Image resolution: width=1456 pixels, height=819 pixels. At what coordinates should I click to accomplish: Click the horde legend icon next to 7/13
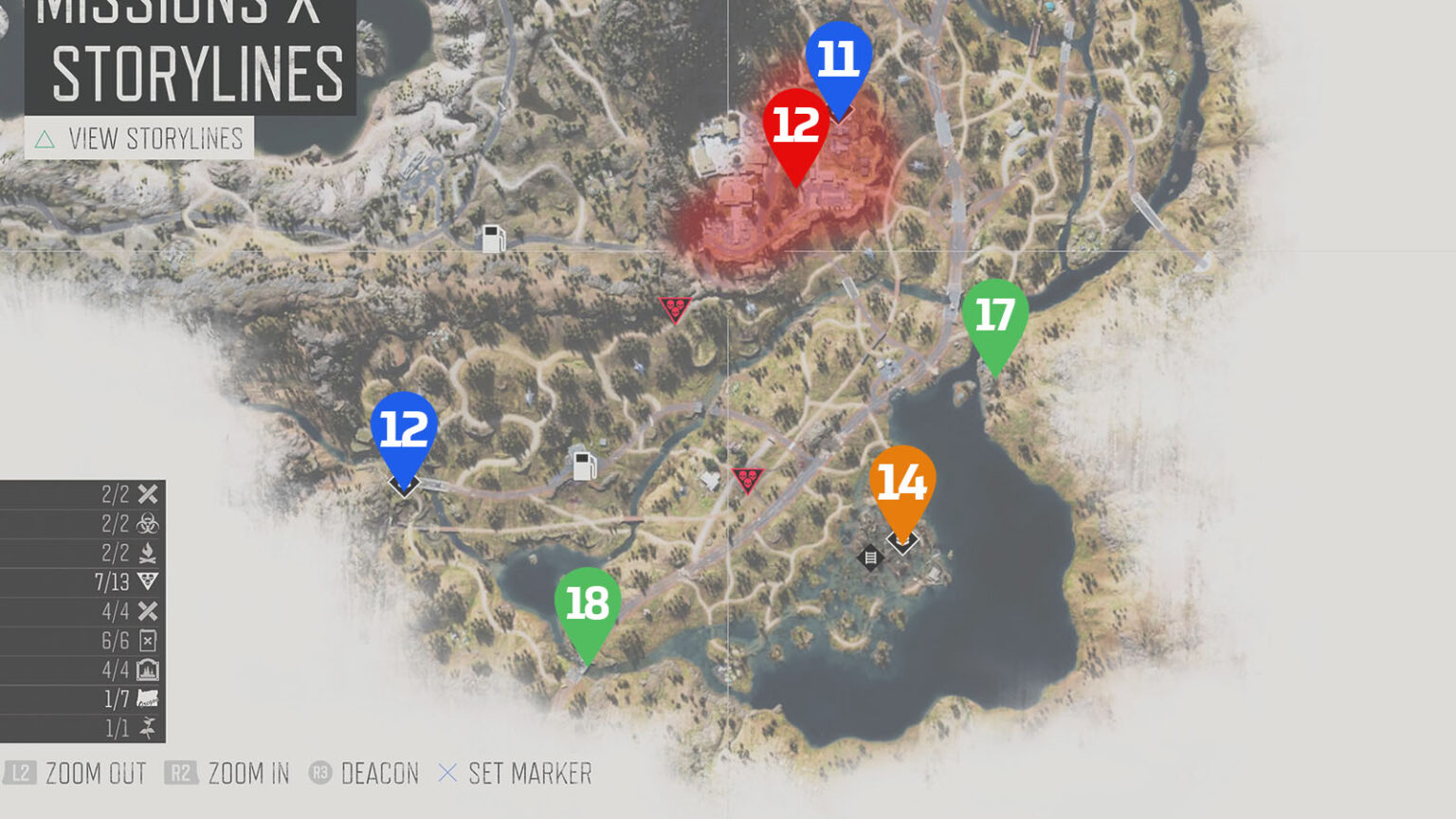pyautogui.click(x=146, y=582)
